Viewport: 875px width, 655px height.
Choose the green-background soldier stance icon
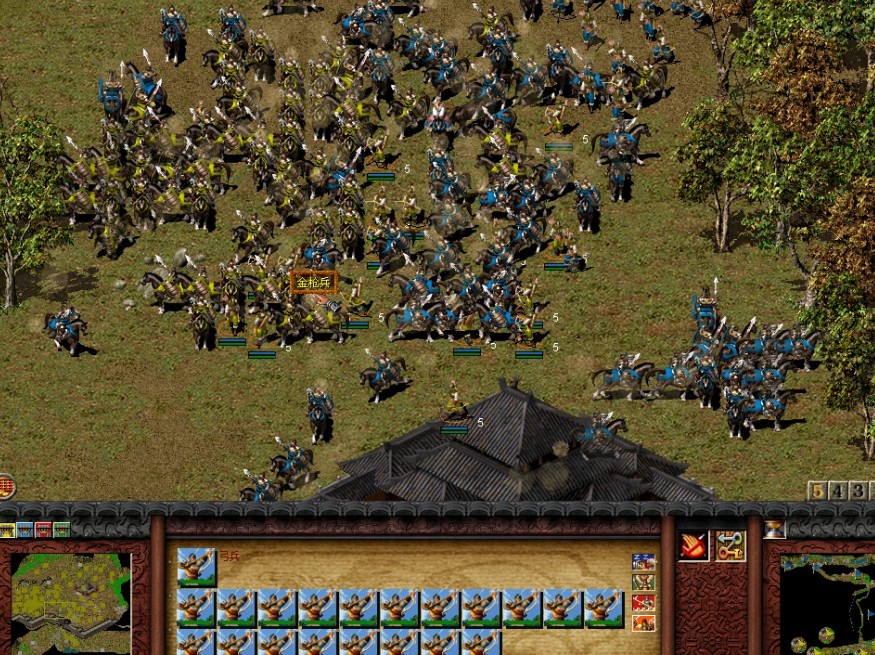point(643,582)
